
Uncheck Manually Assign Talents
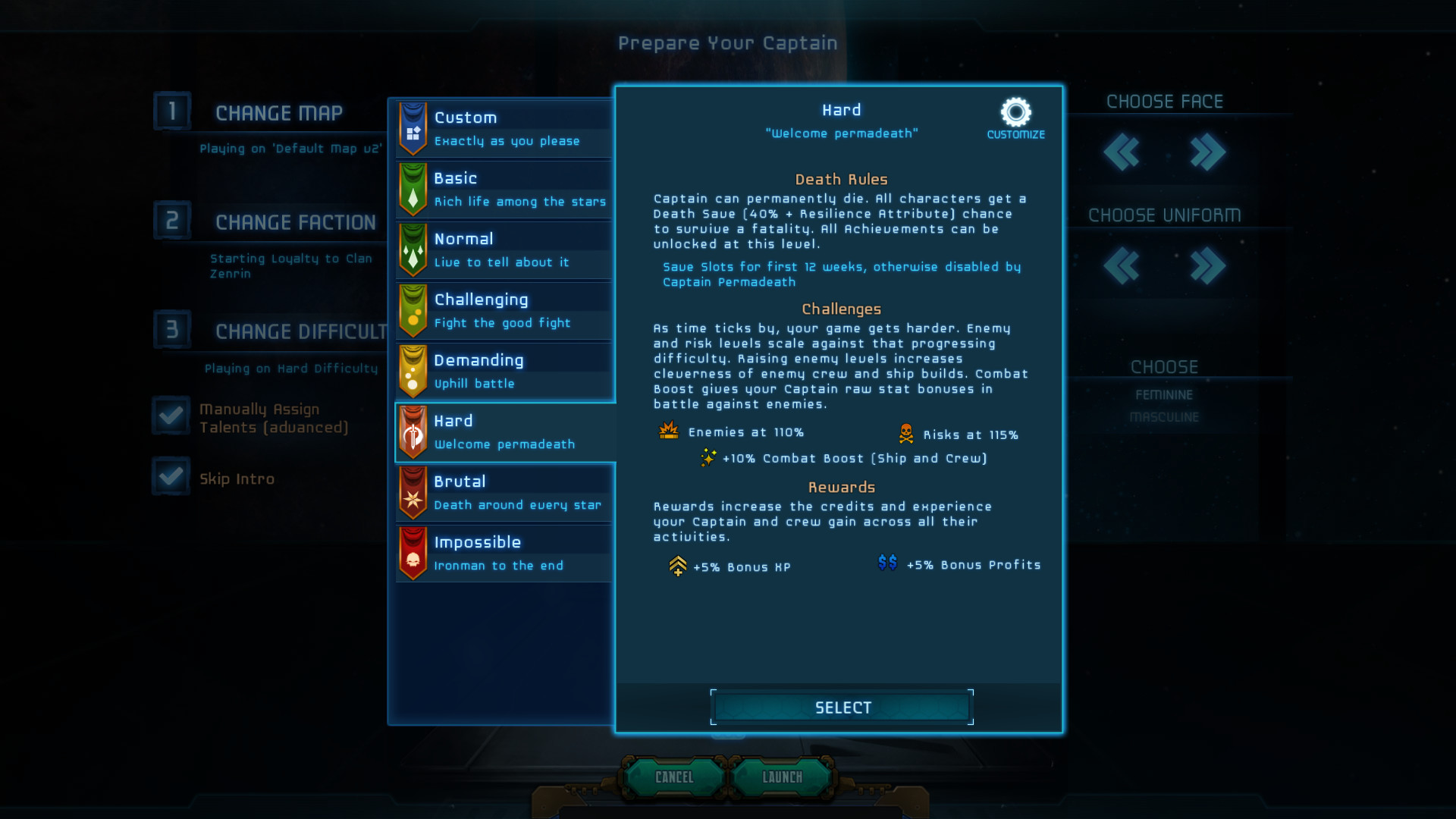(x=171, y=416)
